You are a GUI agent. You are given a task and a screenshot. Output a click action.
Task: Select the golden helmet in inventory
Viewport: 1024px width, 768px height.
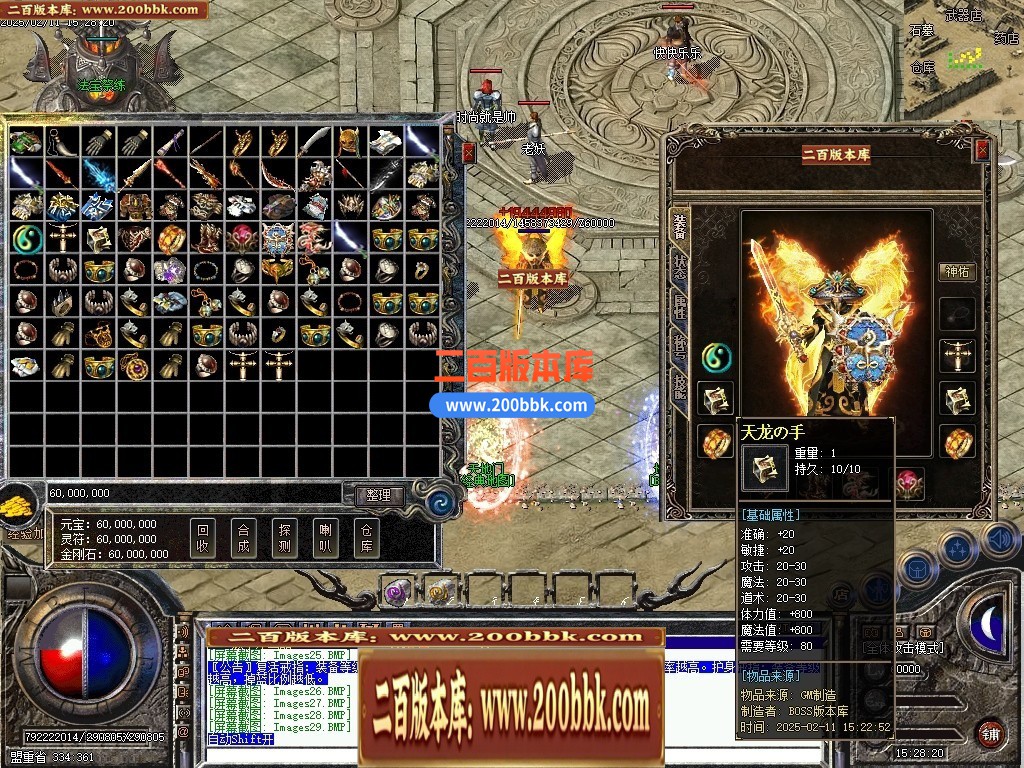[x=350, y=142]
